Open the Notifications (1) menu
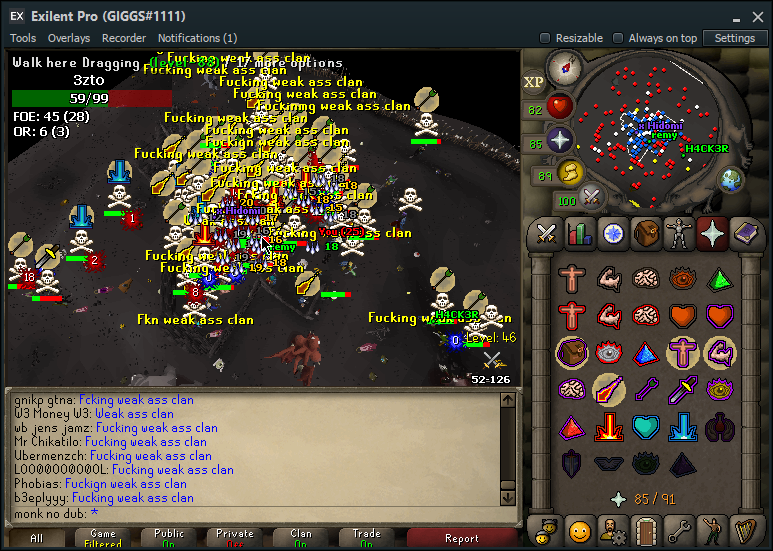This screenshot has width=773, height=551. [x=197, y=38]
